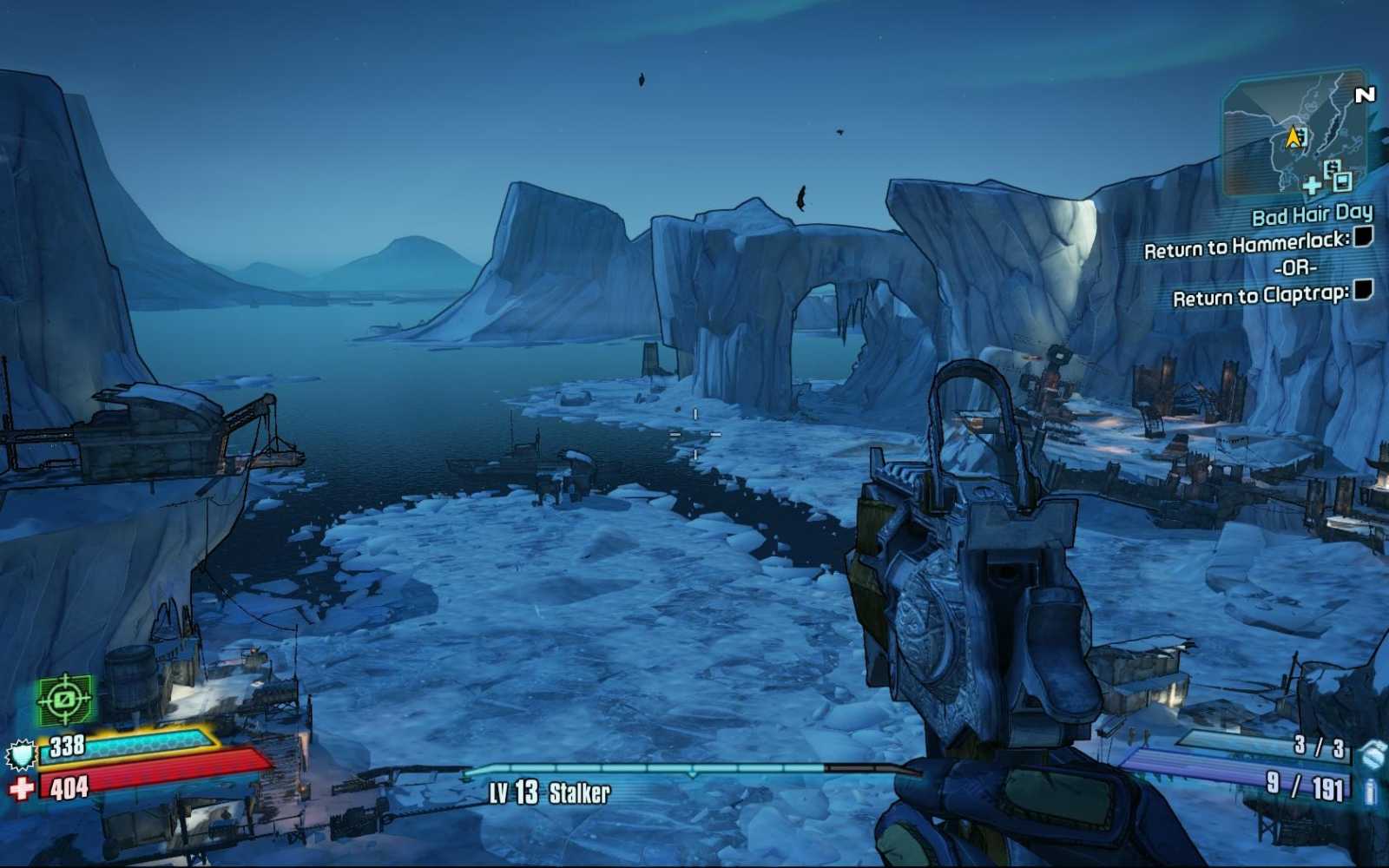The width and height of the screenshot is (1389, 868).
Task: Select the plus-shaped marker on the minimap
Action: (x=1313, y=184)
